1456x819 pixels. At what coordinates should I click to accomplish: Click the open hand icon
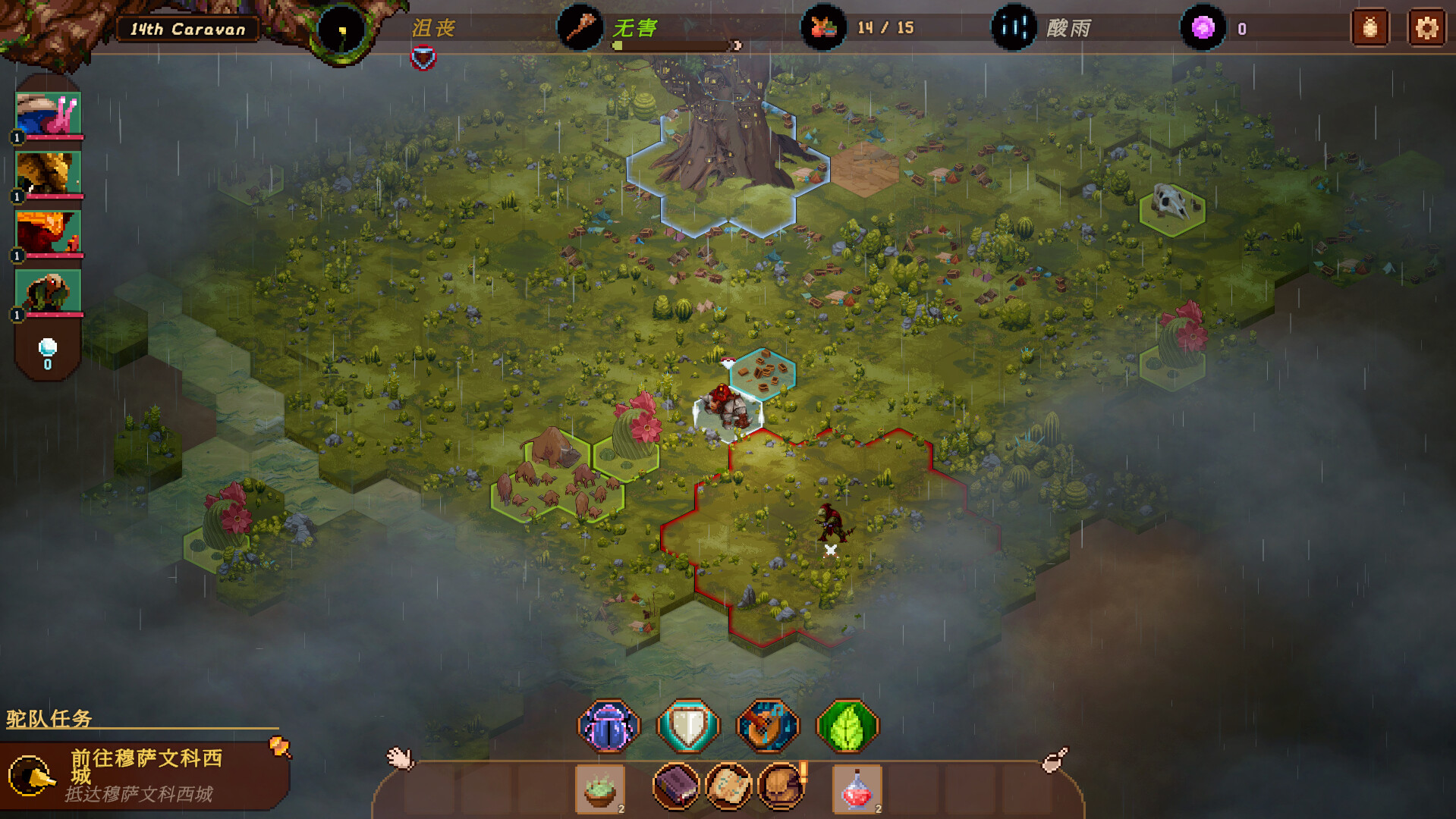(x=400, y=757)
